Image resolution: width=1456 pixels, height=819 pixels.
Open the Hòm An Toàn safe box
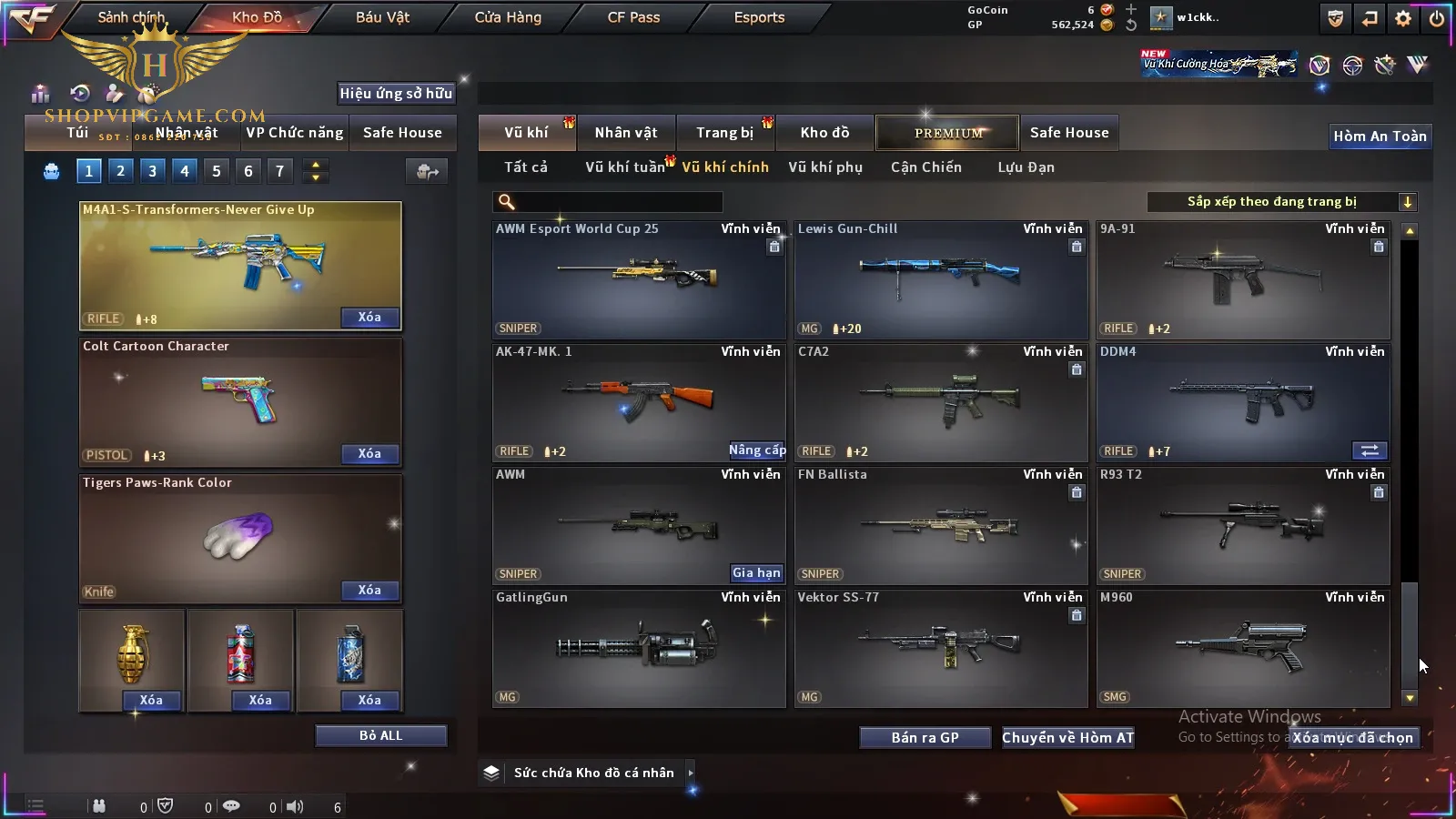click(x=1380, y=136)
